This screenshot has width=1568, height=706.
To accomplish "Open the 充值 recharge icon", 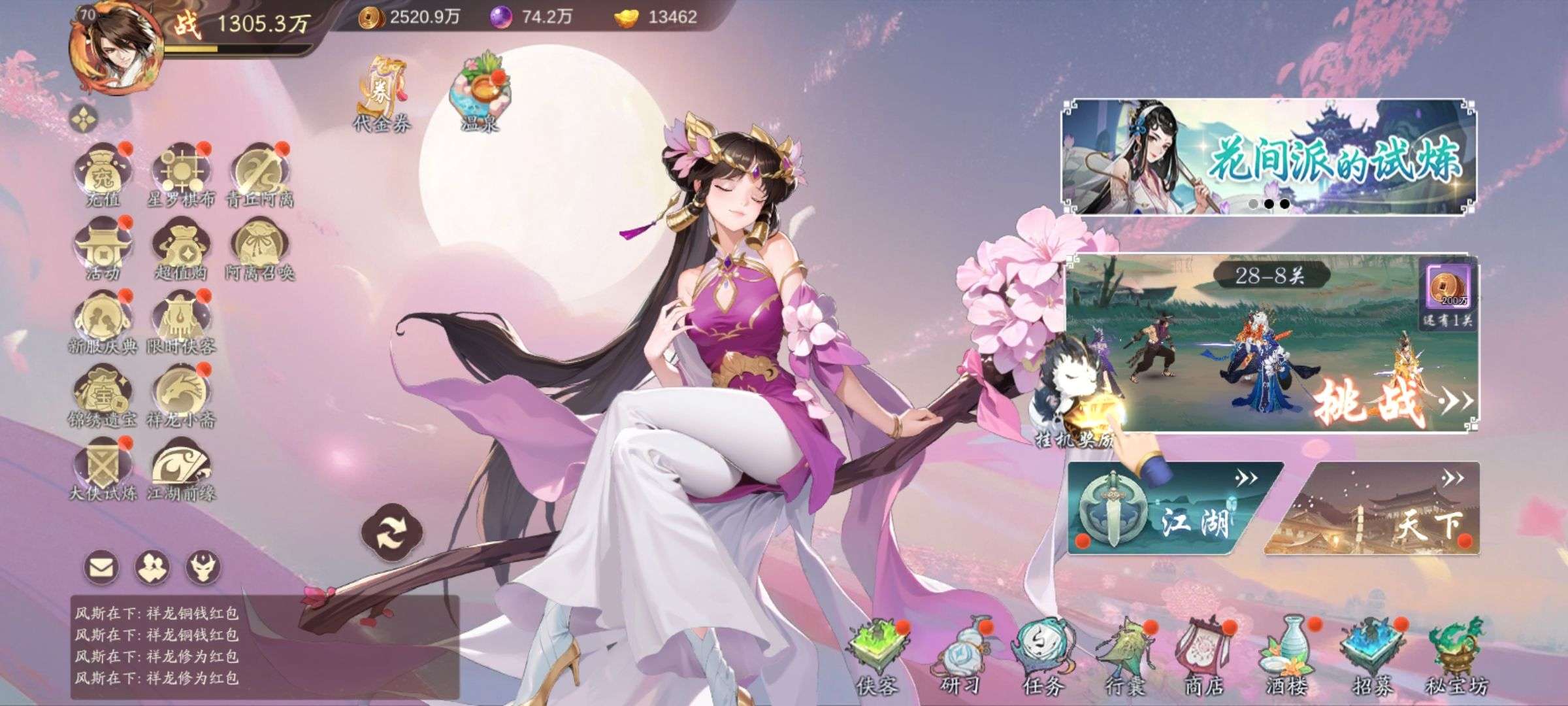I will click(x=103, y=173).
